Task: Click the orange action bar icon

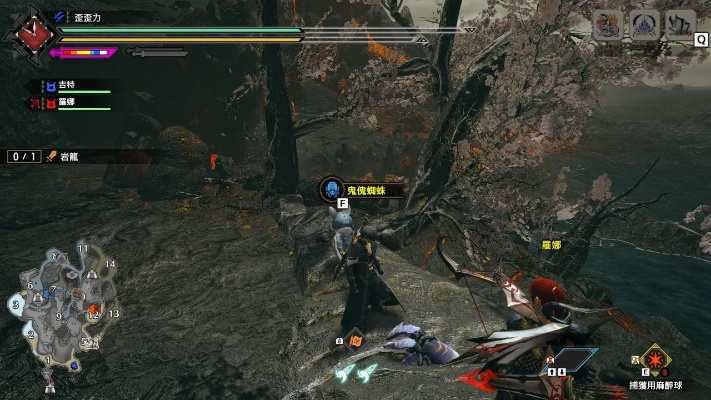Action: point(354,341)
